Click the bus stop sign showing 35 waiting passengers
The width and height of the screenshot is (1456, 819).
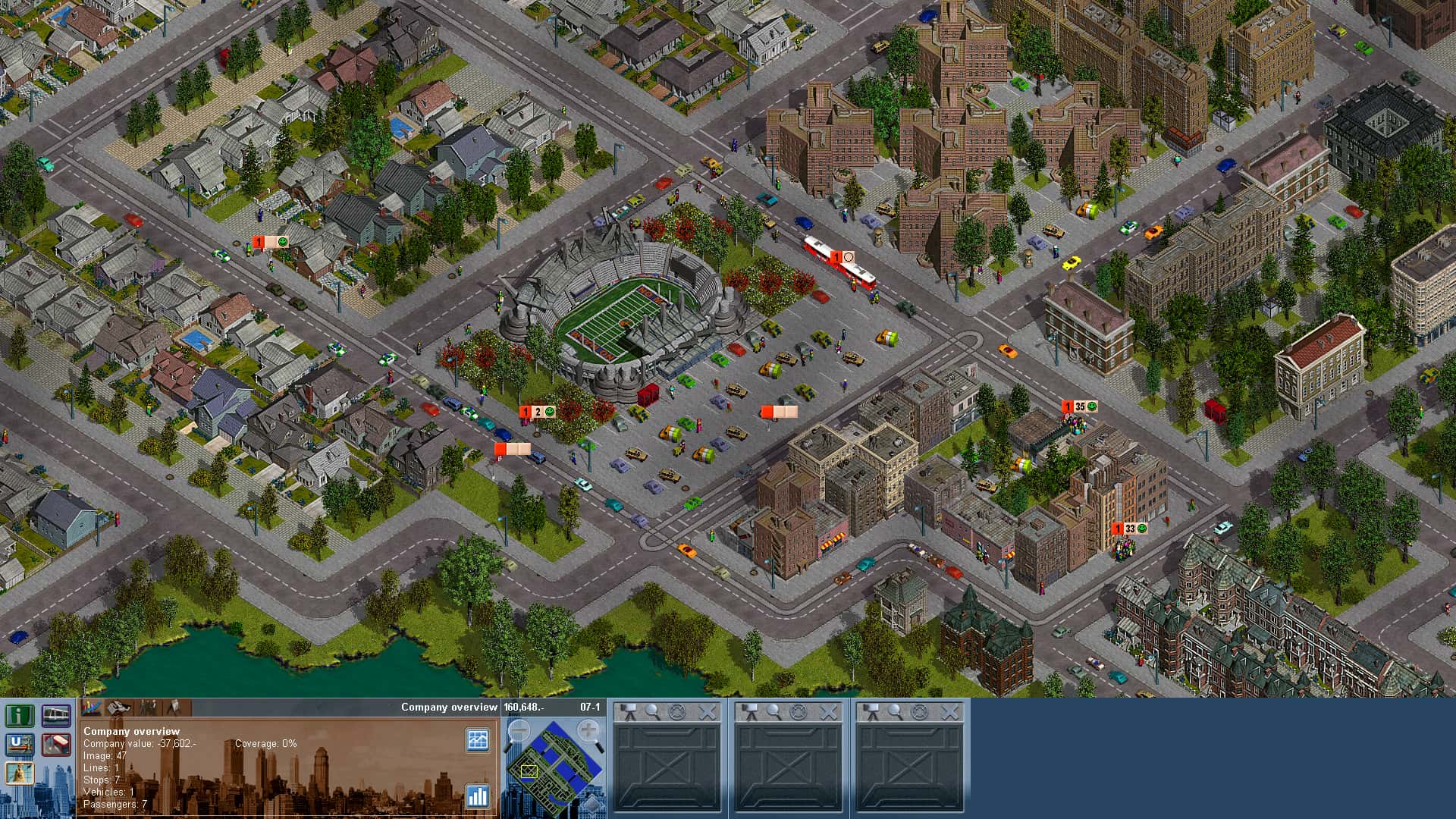tap(1077, 407)
